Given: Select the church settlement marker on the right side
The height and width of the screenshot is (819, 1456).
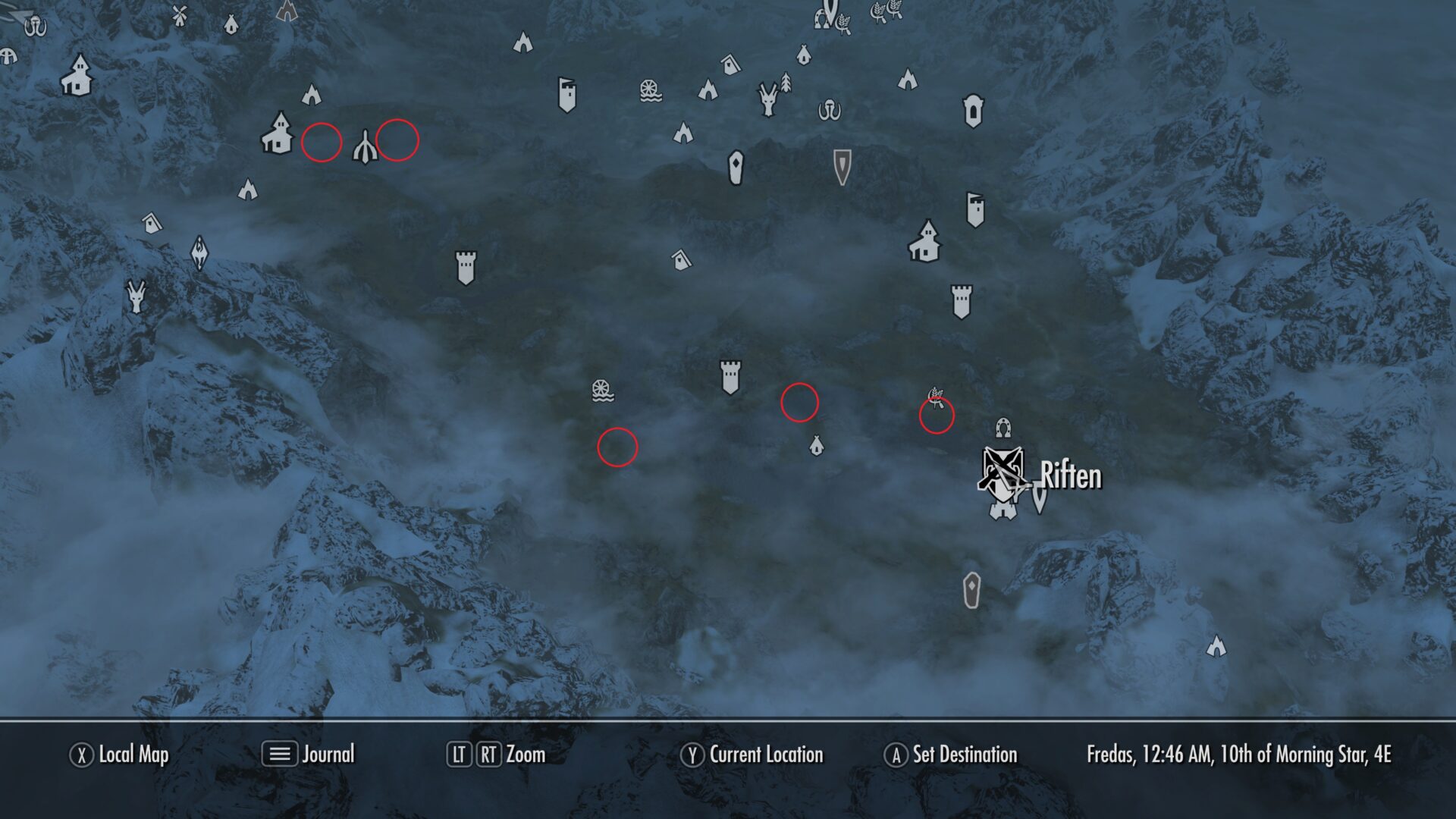Looking at the screenshot, I should [x=928, y=243].
